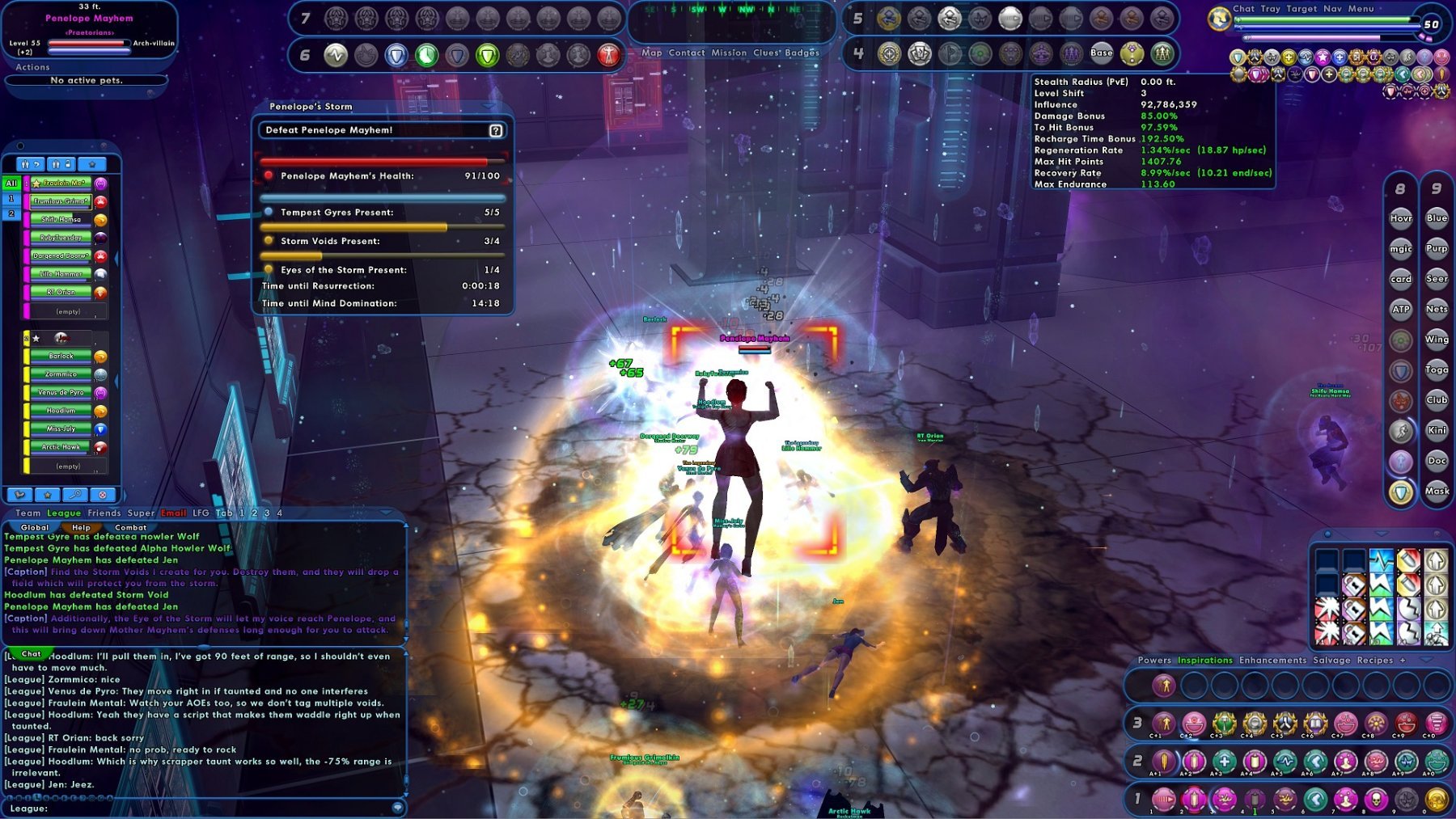Click the Hovr macro button
1456x819 pixels.
[x=1400, y=218]
